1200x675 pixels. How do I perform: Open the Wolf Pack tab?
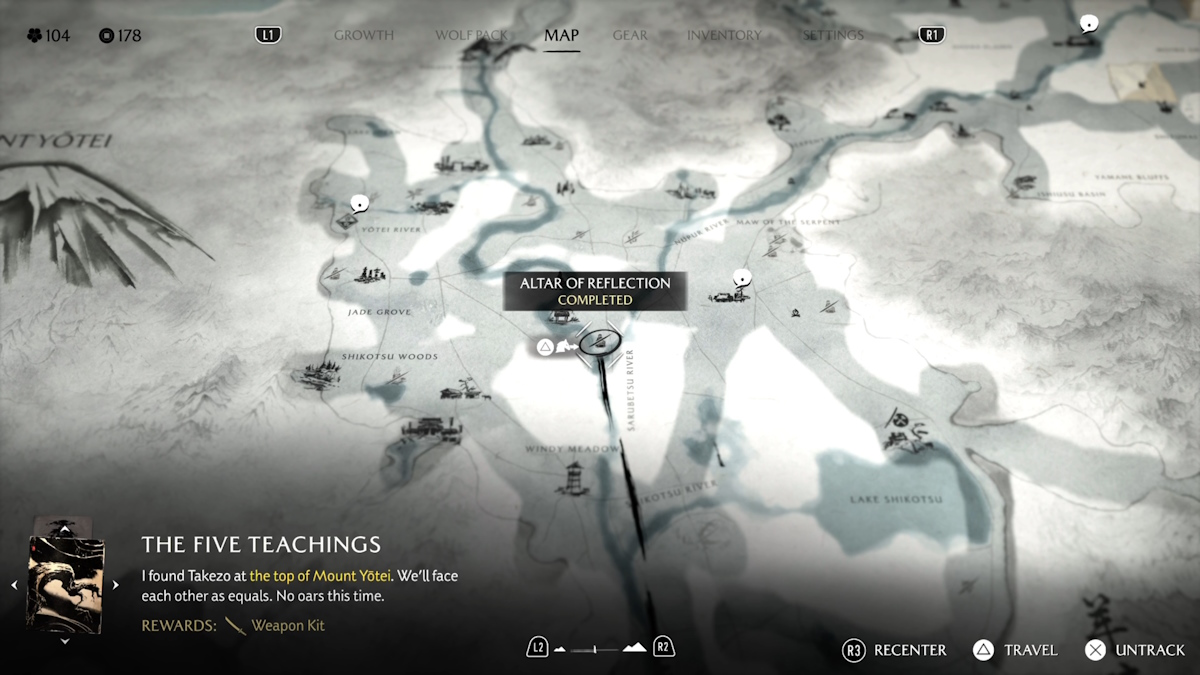click(x=471, y=35)
